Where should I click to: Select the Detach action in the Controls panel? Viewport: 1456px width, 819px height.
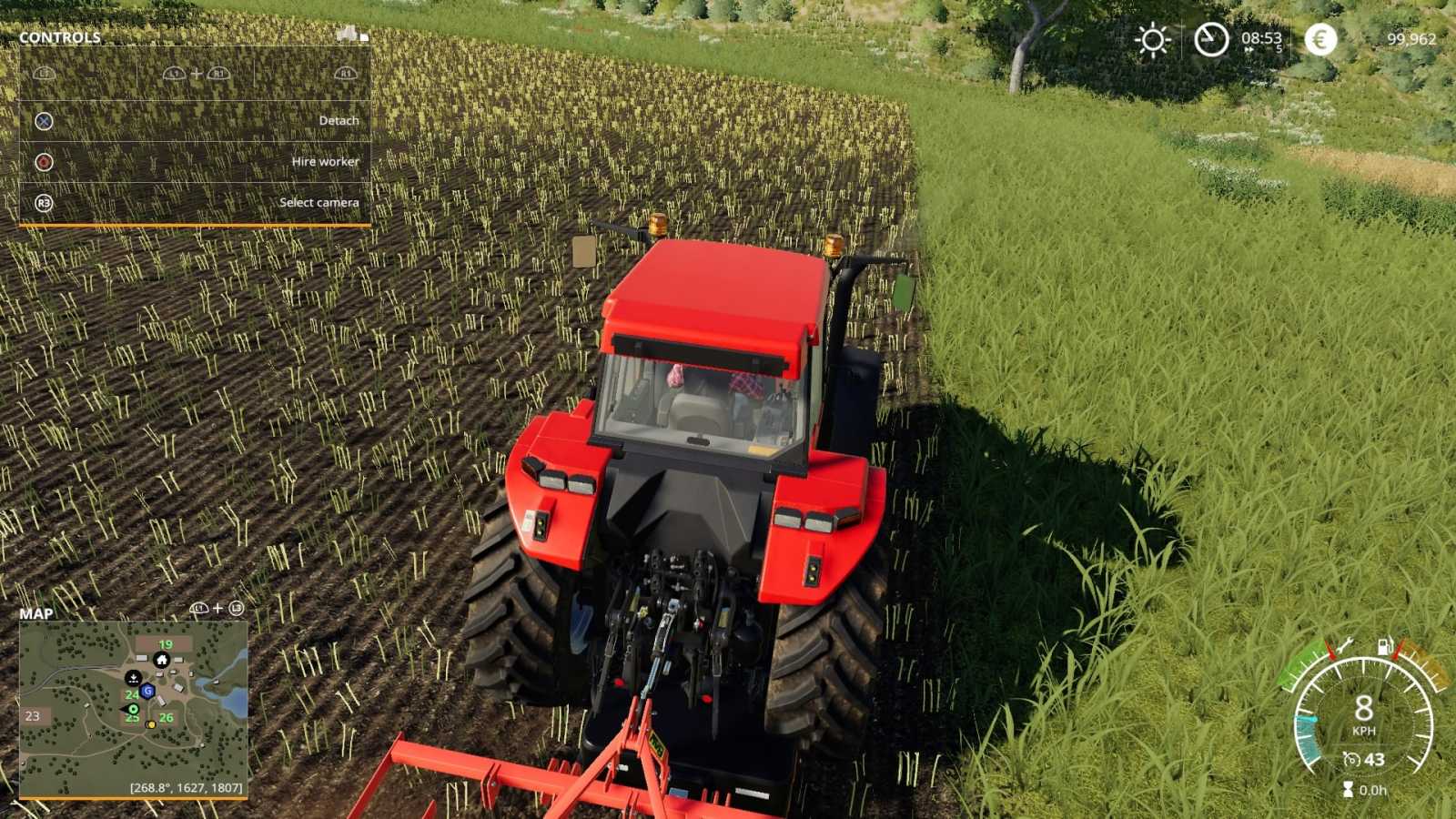click(339, 120)
